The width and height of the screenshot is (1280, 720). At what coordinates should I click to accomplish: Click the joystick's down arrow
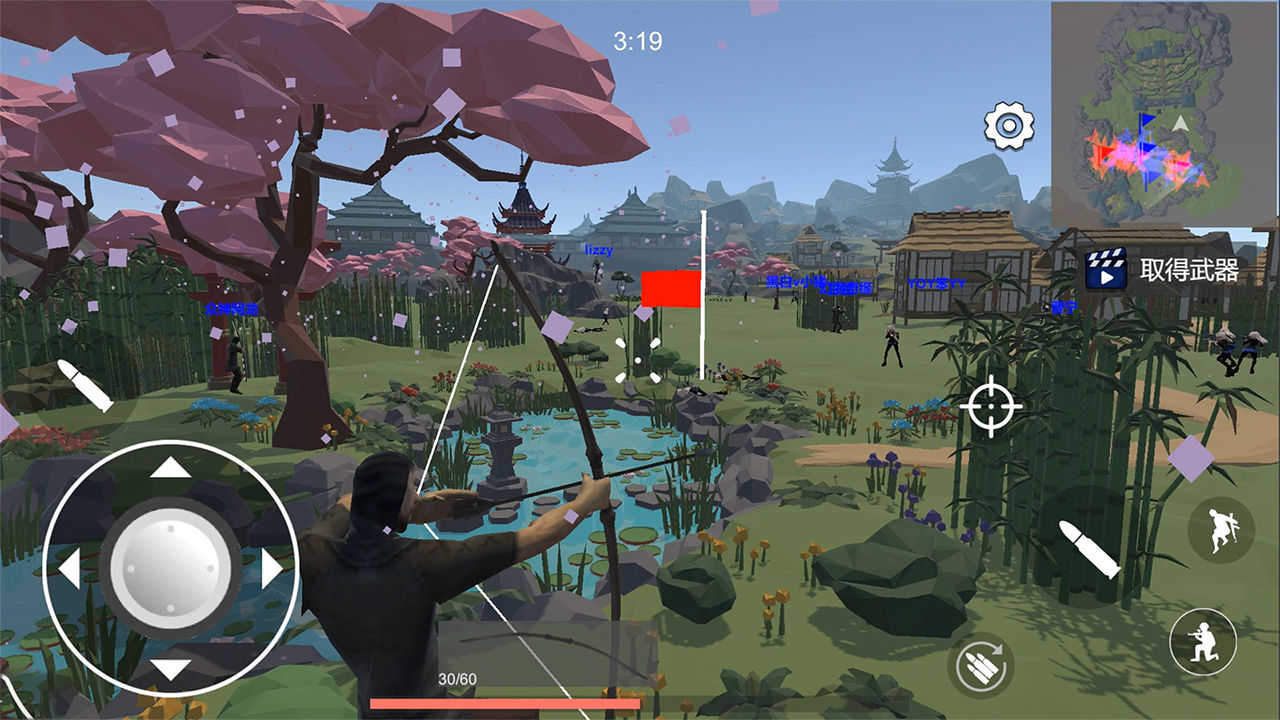(170, 670)
